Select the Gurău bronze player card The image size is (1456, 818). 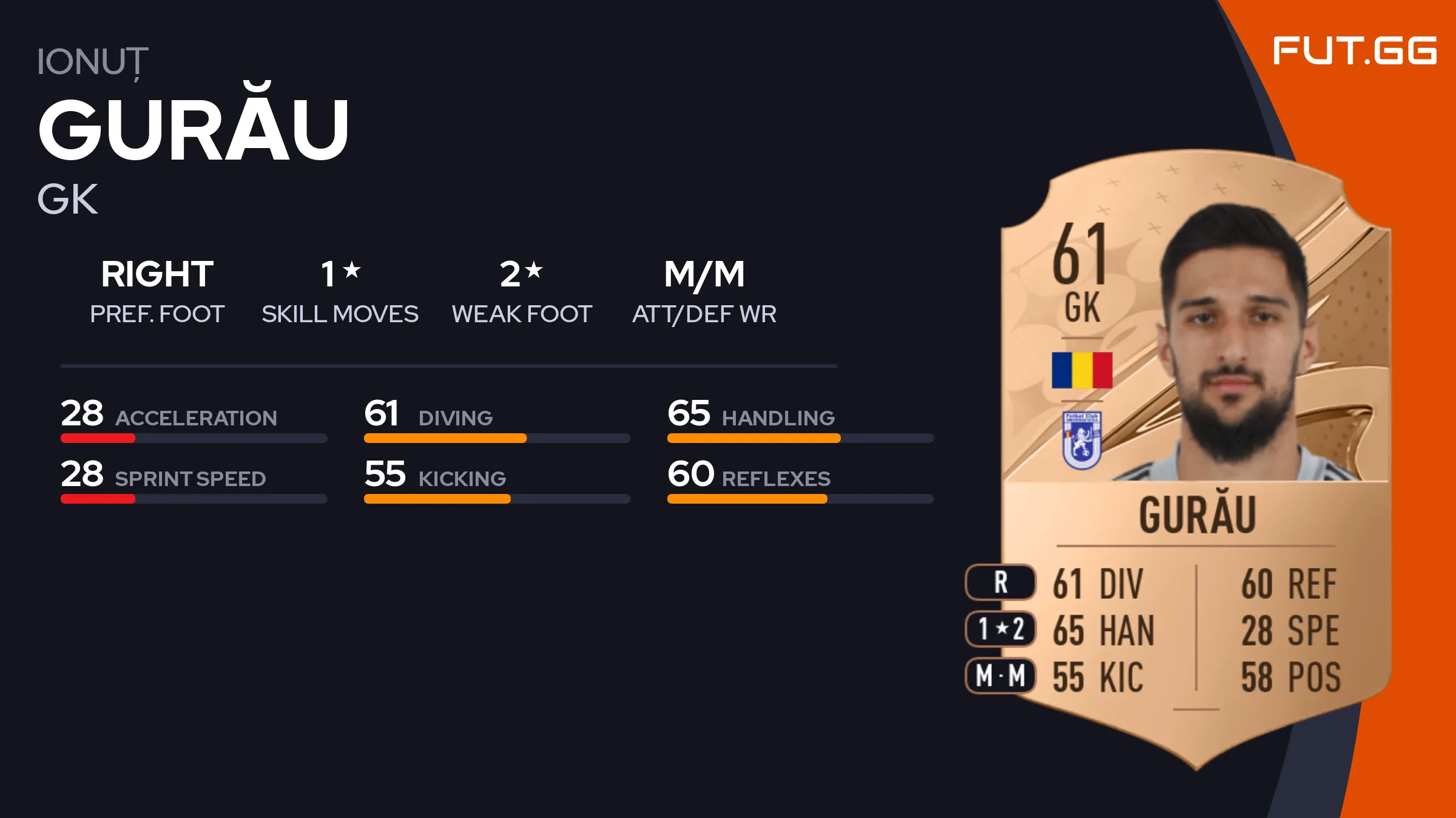click(1195, 461)
